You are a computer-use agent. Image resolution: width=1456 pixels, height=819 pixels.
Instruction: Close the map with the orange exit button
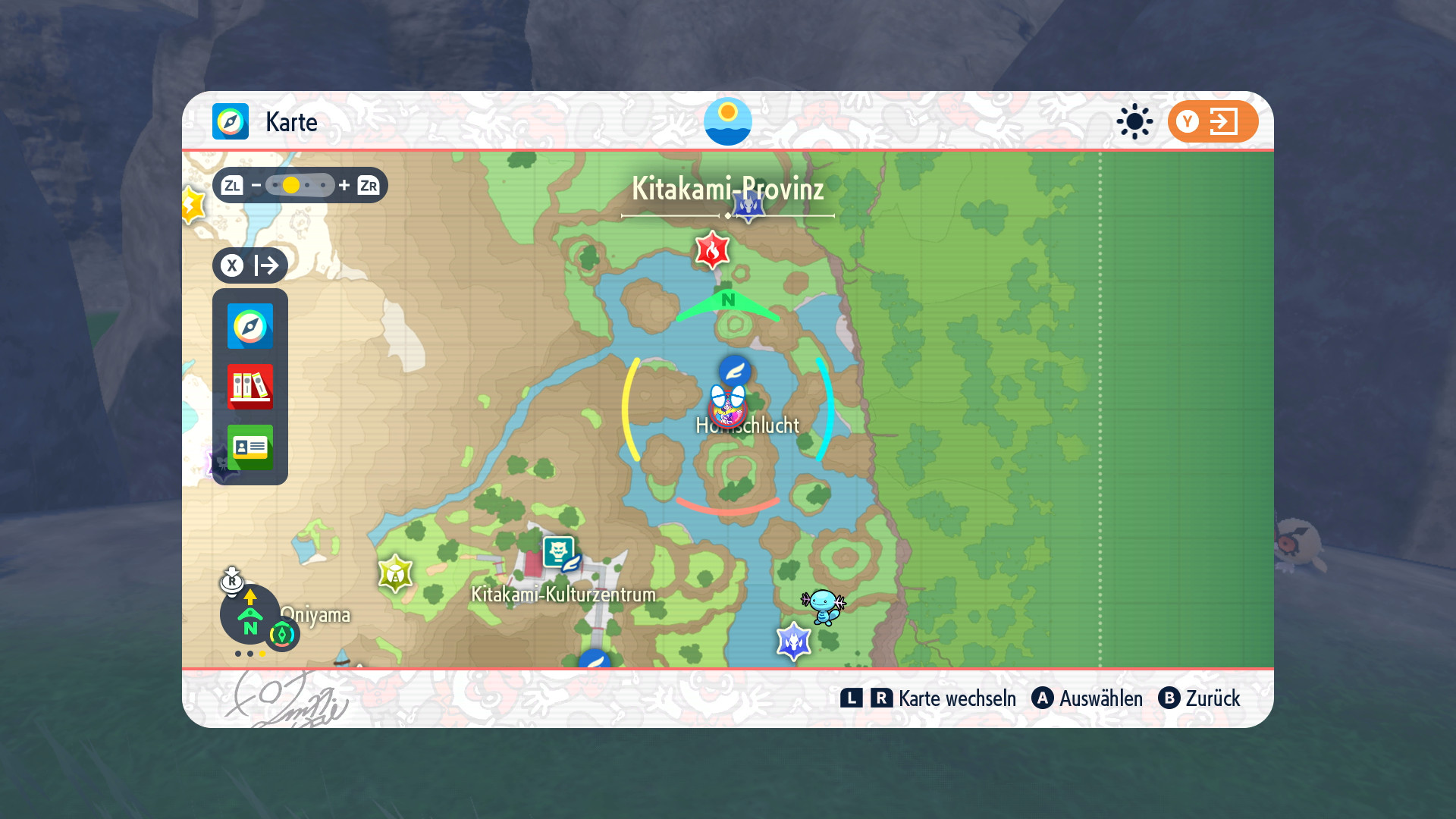(1212, 121)
